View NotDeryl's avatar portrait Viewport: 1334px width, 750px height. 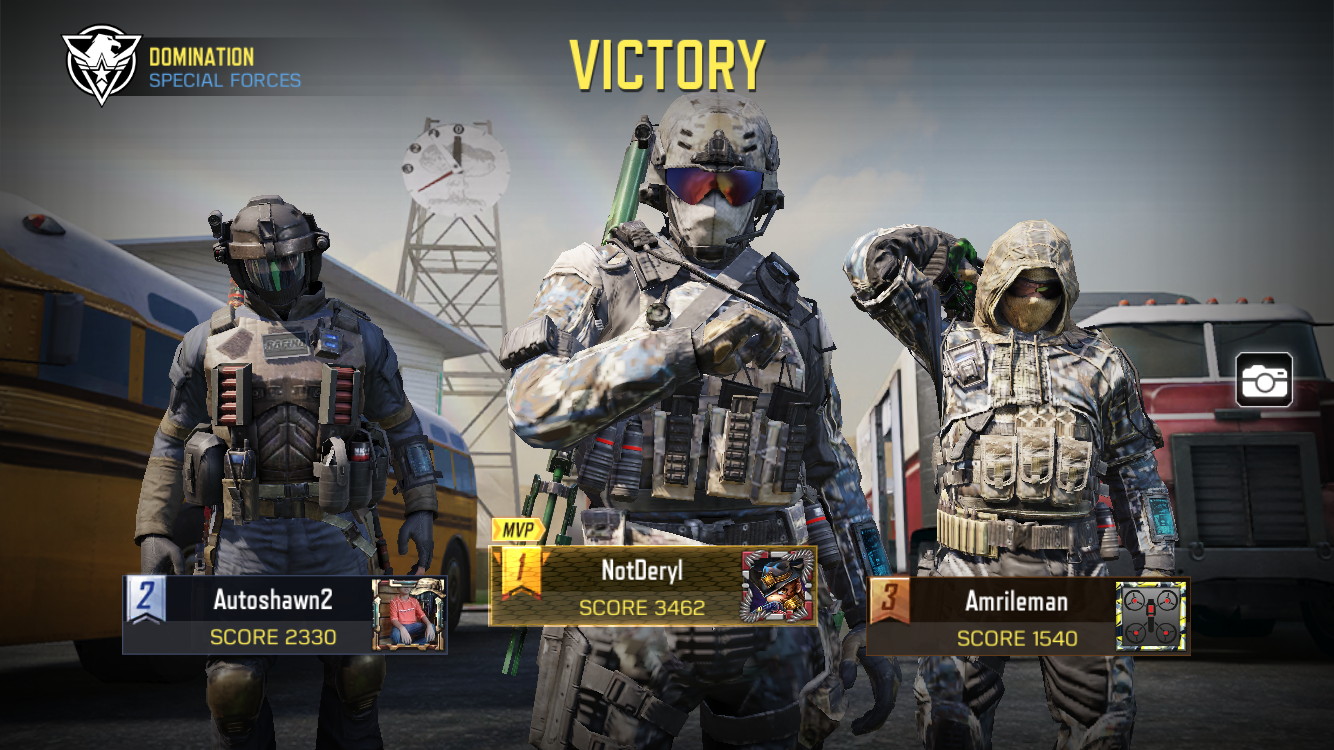click(778, 586)
